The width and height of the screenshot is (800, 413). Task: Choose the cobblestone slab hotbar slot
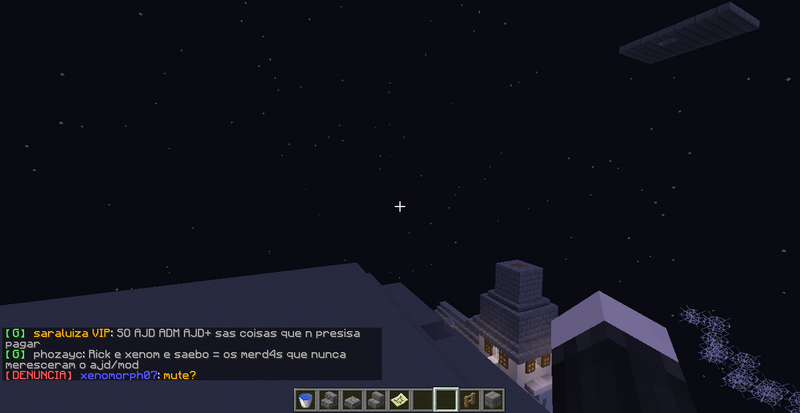point(352,400)
